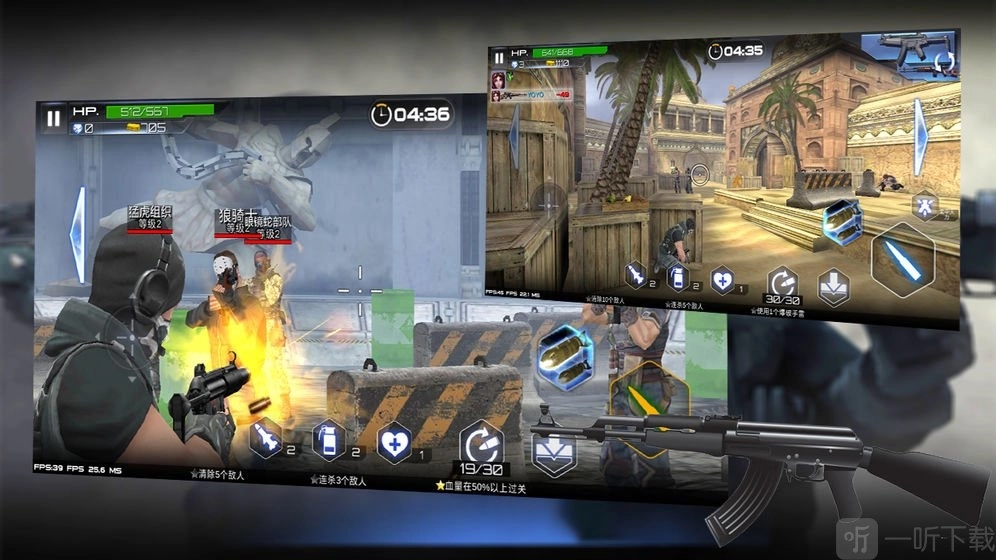Screen dimensions: 996x560
Task: Pause the match showing HP 512/557
Action: coord(53,118)
